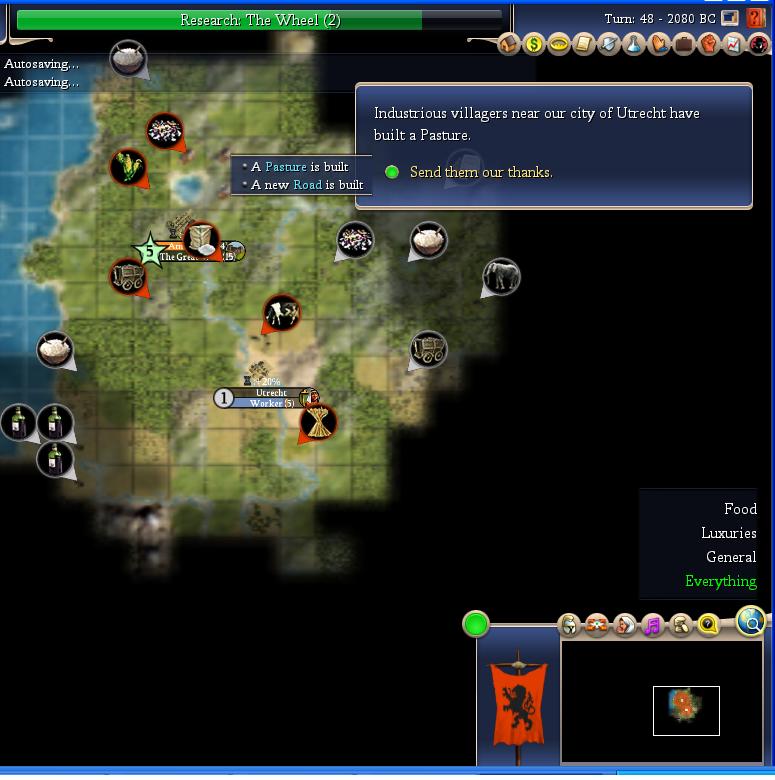Image resolution: width=775 pixels, height=780 pixels.
Task: Select the General resource filter
Action: click(730, 557)
